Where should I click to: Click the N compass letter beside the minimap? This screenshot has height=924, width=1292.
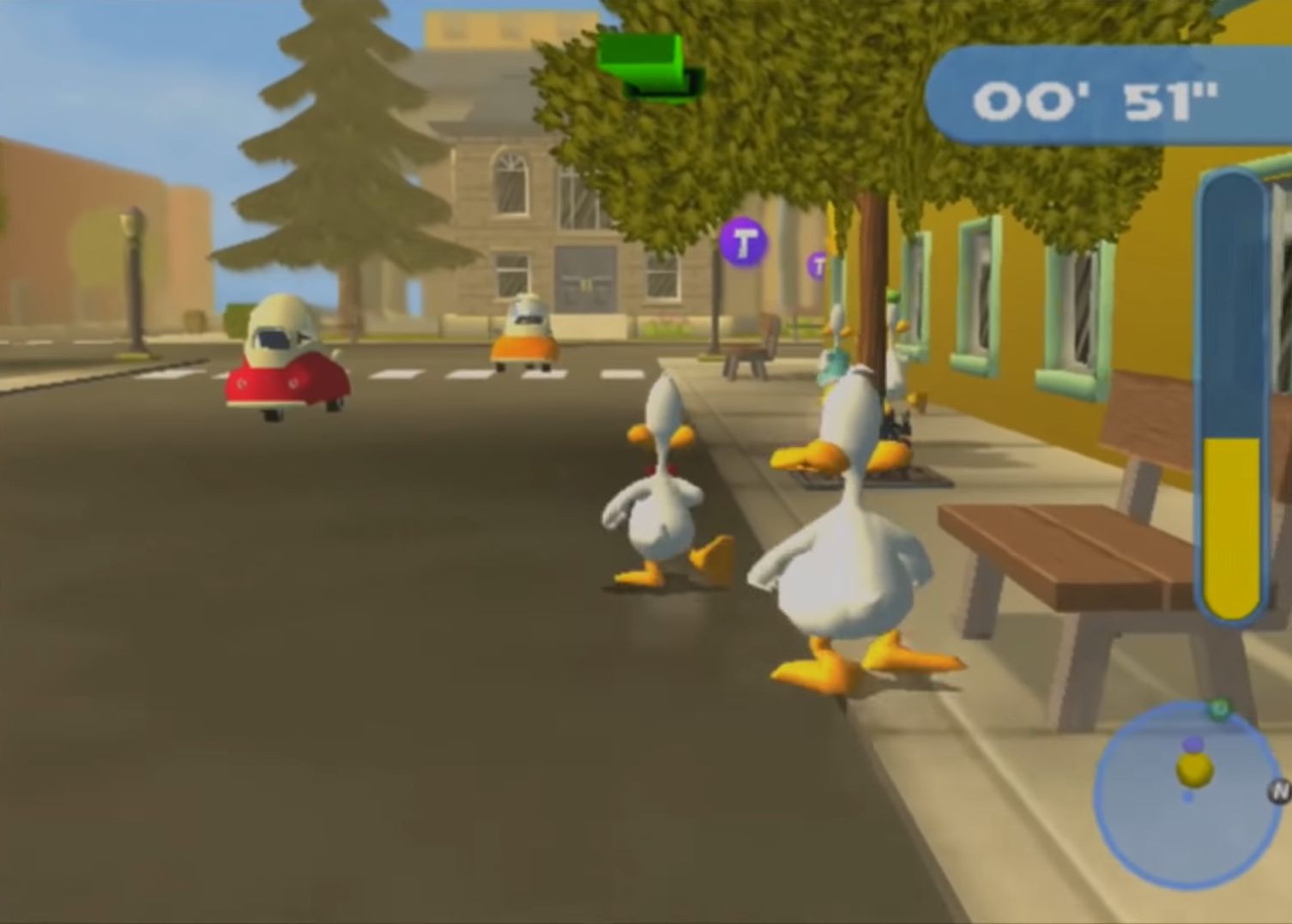[1277, 791]
